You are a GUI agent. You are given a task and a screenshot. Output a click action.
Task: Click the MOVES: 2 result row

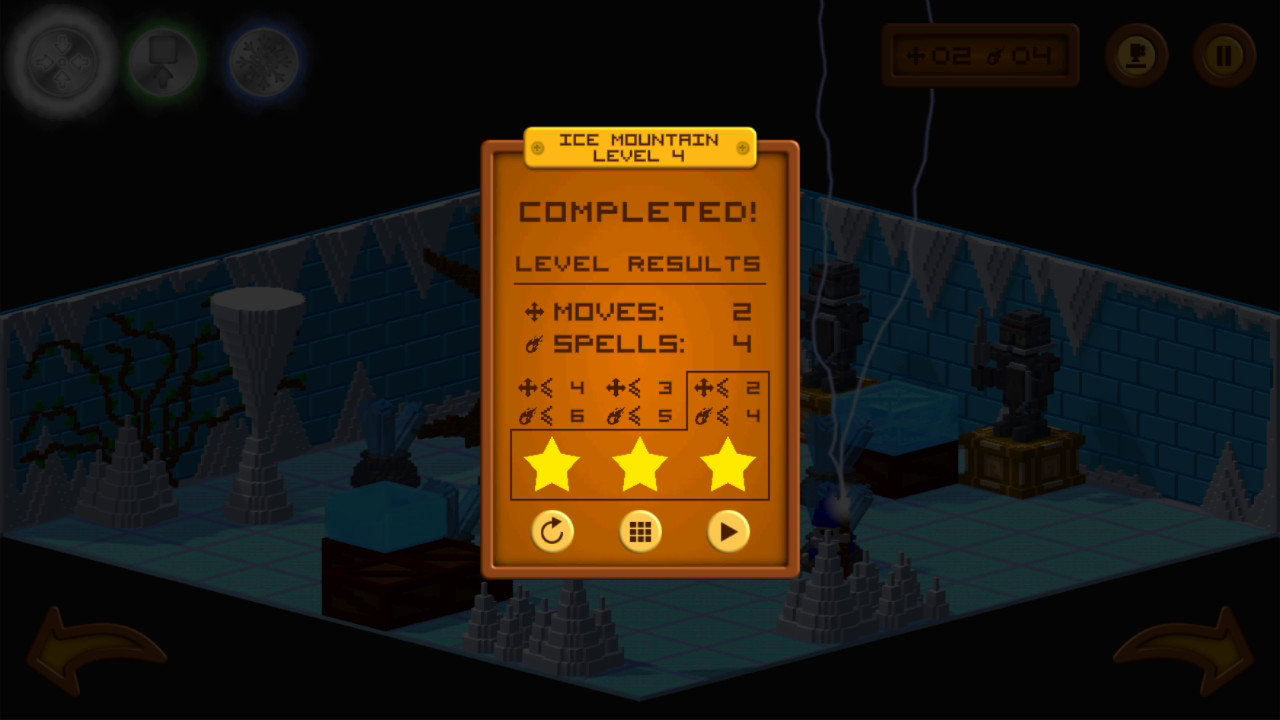[x=640, y=313]
